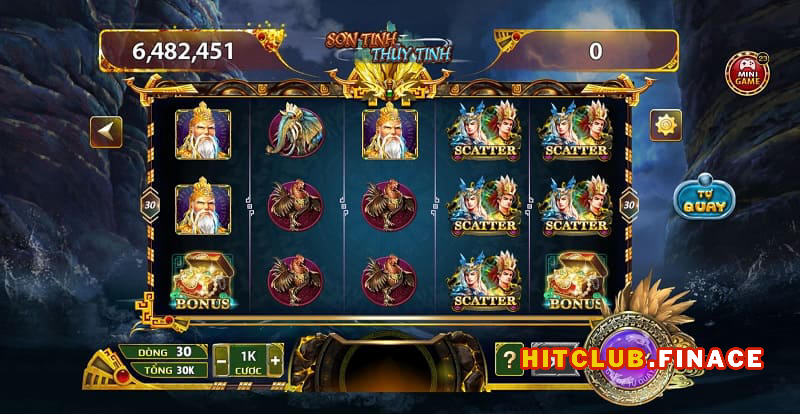Decrease the bet with the minus button
Image resolution: width=800 pixels, height=414 pixels.
point(220,358)
